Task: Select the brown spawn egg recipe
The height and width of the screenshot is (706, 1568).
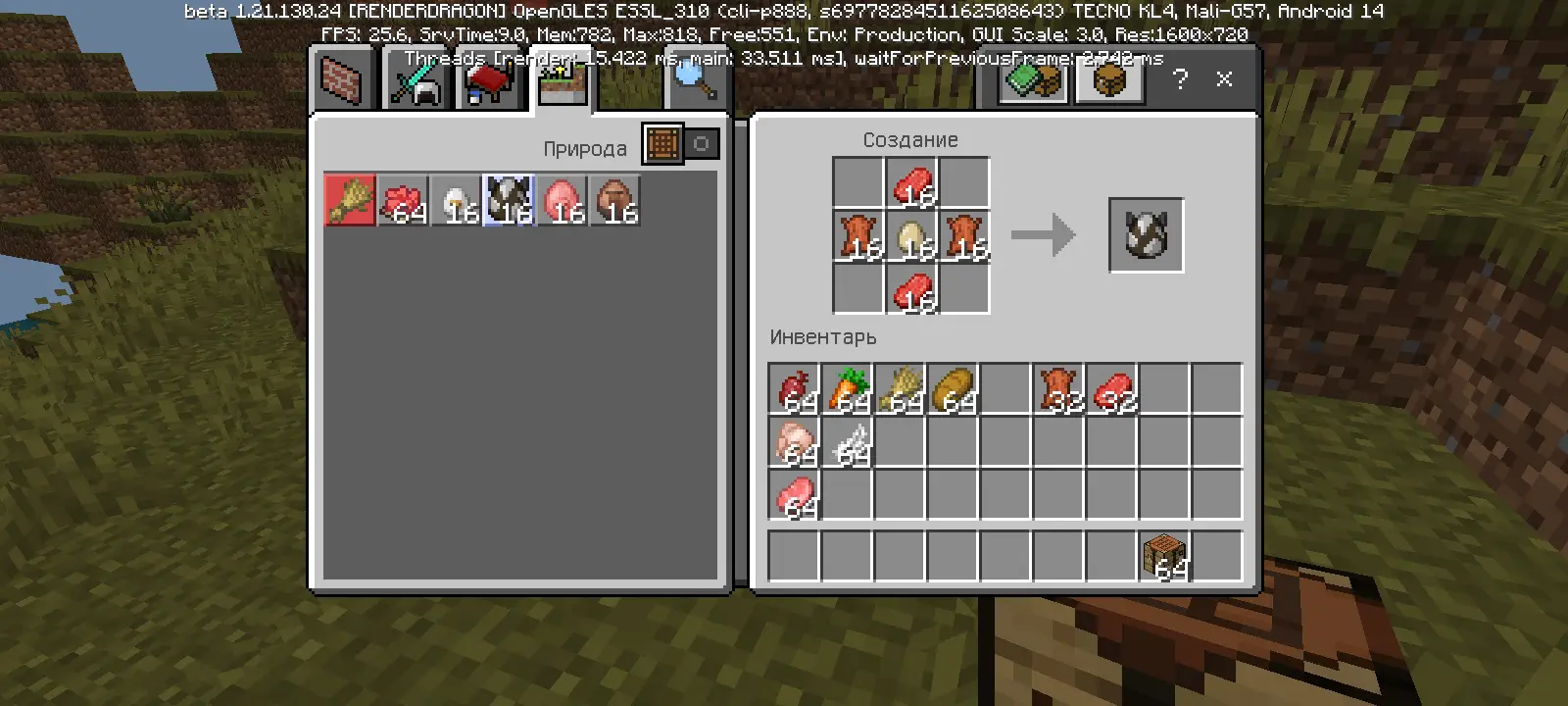Action: click(x=614, y=201)
